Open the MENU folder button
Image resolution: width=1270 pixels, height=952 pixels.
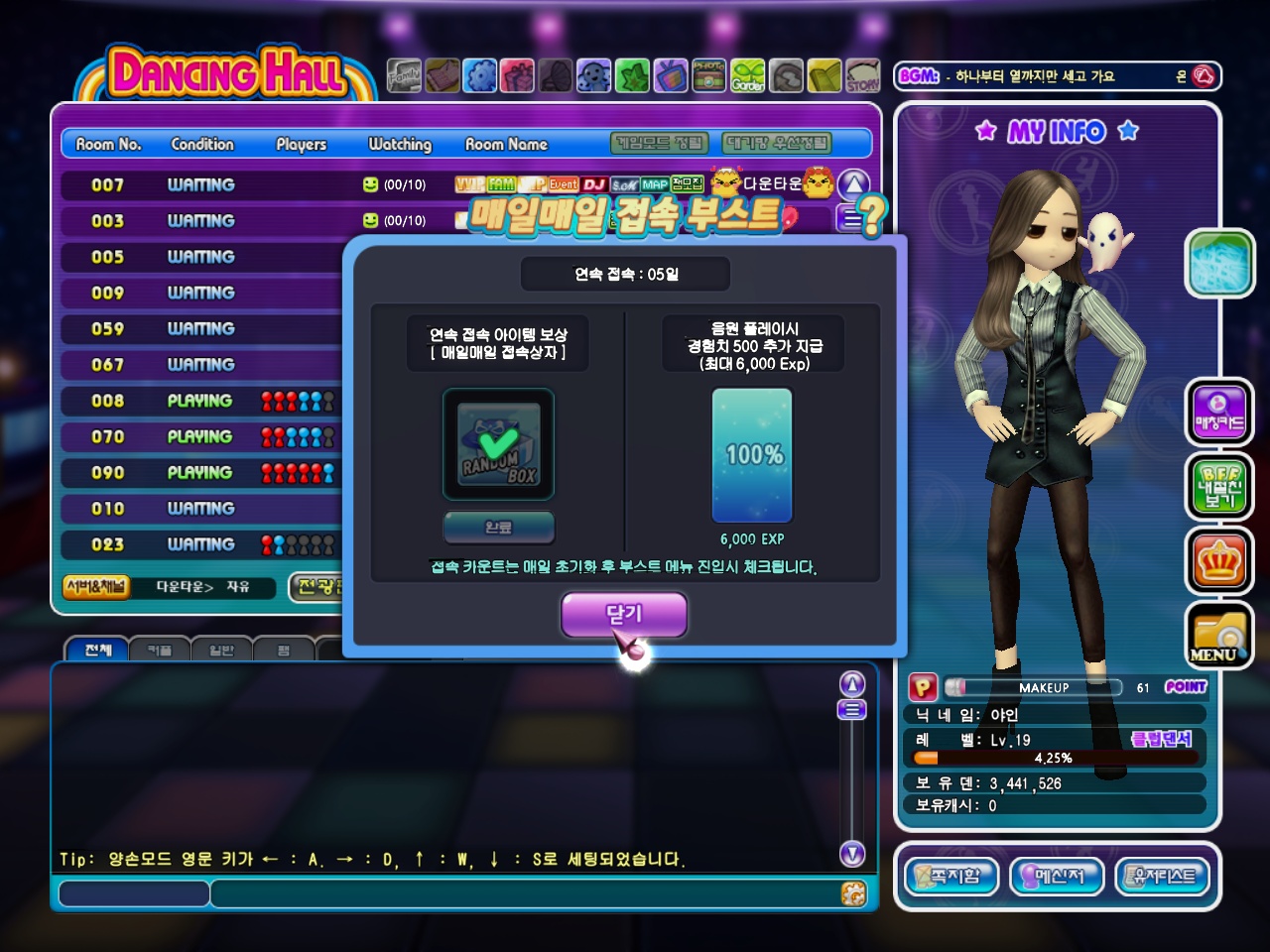point(1219,636)
